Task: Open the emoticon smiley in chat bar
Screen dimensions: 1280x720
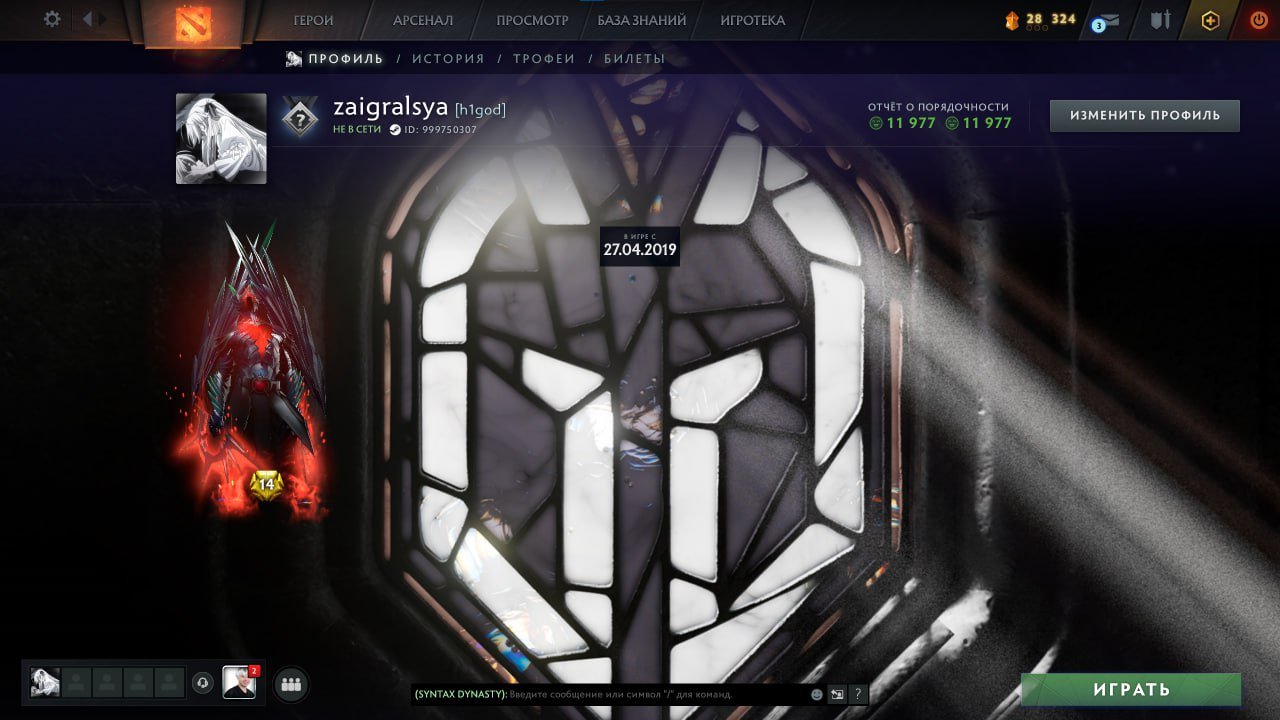Action: click(x=816, y=694)
